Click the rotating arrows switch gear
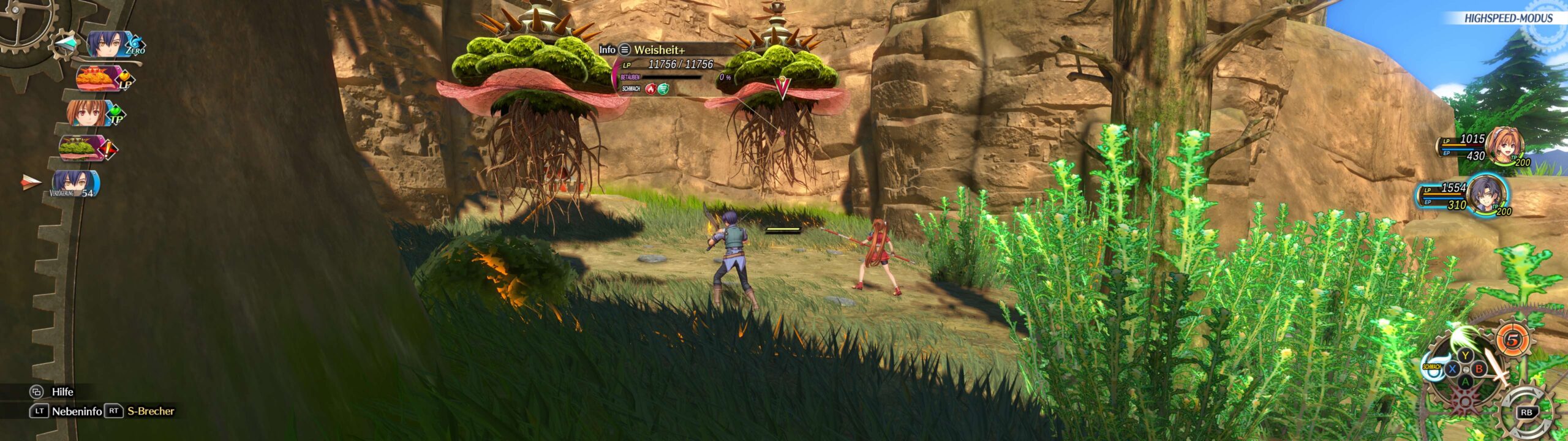 1526,412
